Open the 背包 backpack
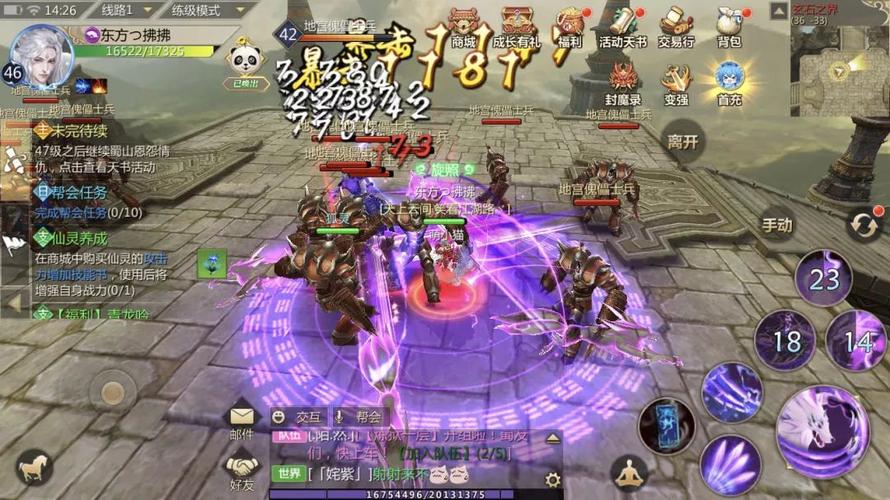 click(729, 25)
